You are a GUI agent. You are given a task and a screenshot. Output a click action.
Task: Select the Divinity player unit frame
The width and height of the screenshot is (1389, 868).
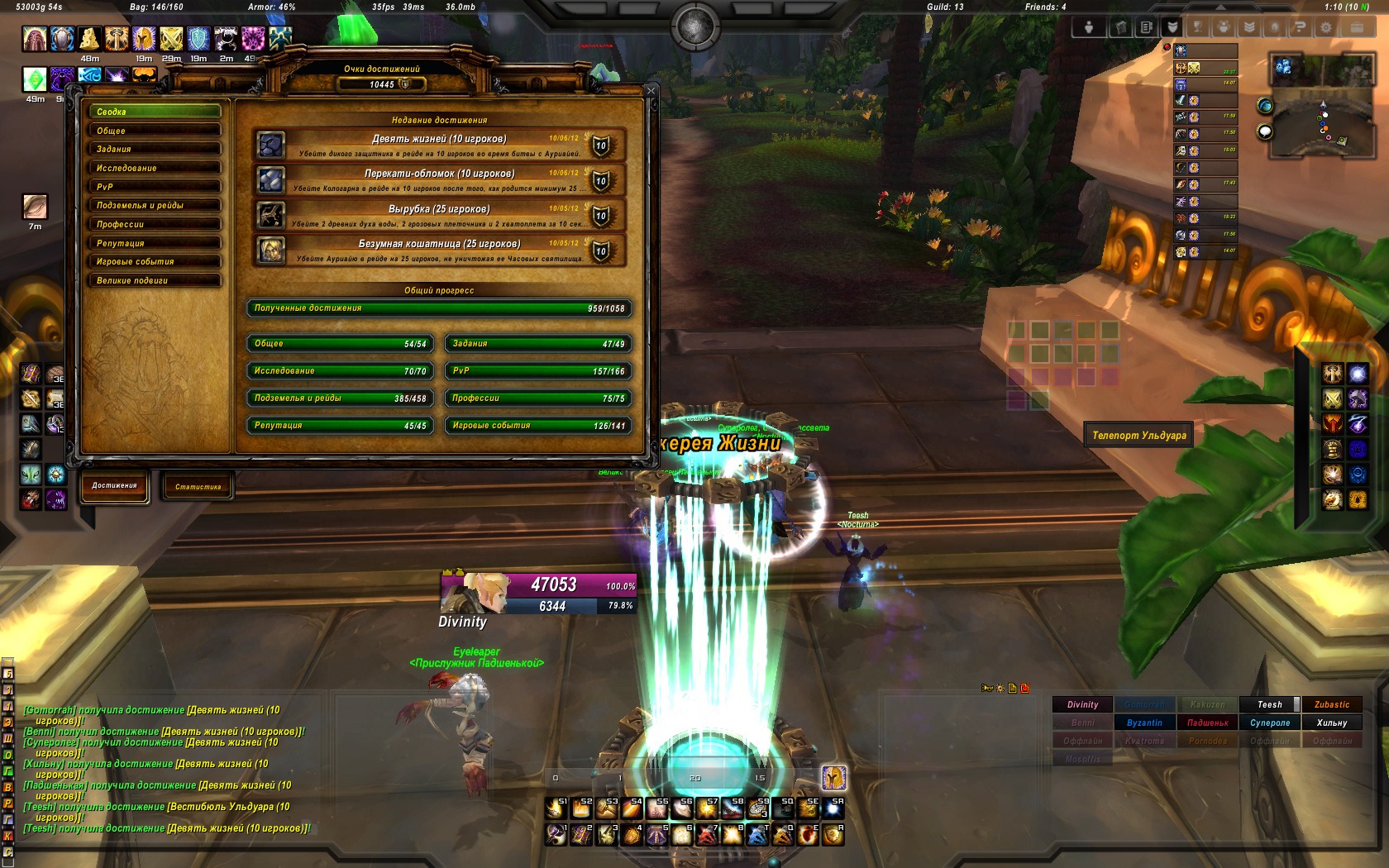538,594
